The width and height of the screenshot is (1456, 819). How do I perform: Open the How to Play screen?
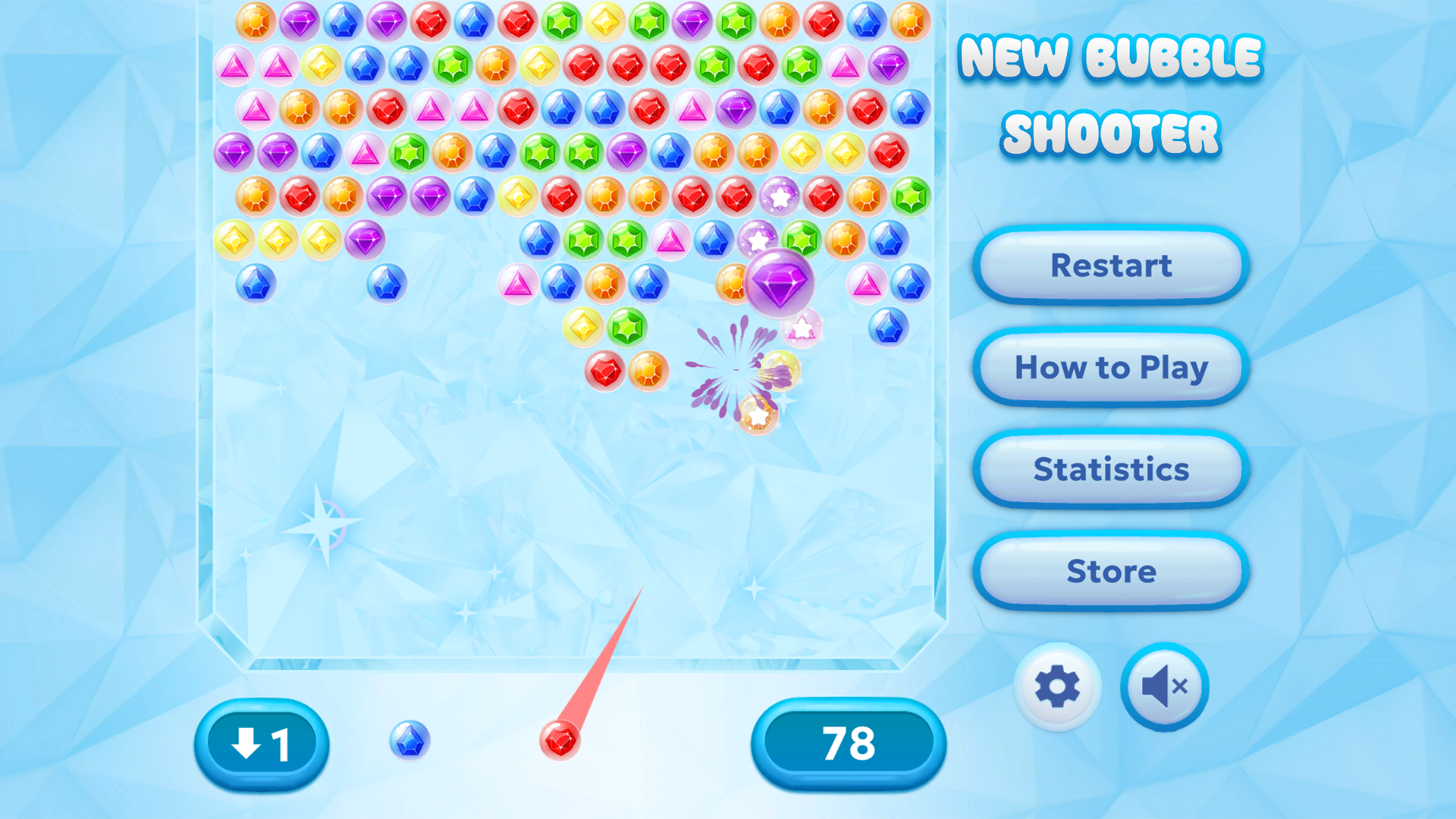[1110, 368]
